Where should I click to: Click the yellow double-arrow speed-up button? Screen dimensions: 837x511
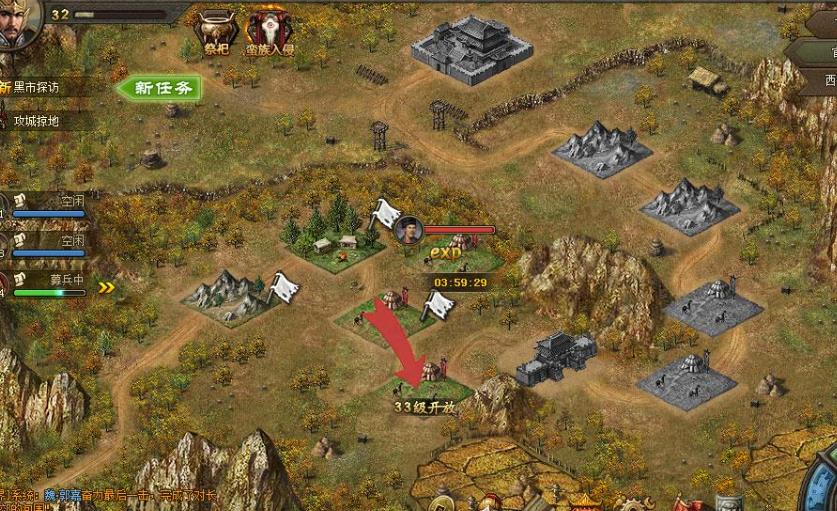tap(106, 288)
